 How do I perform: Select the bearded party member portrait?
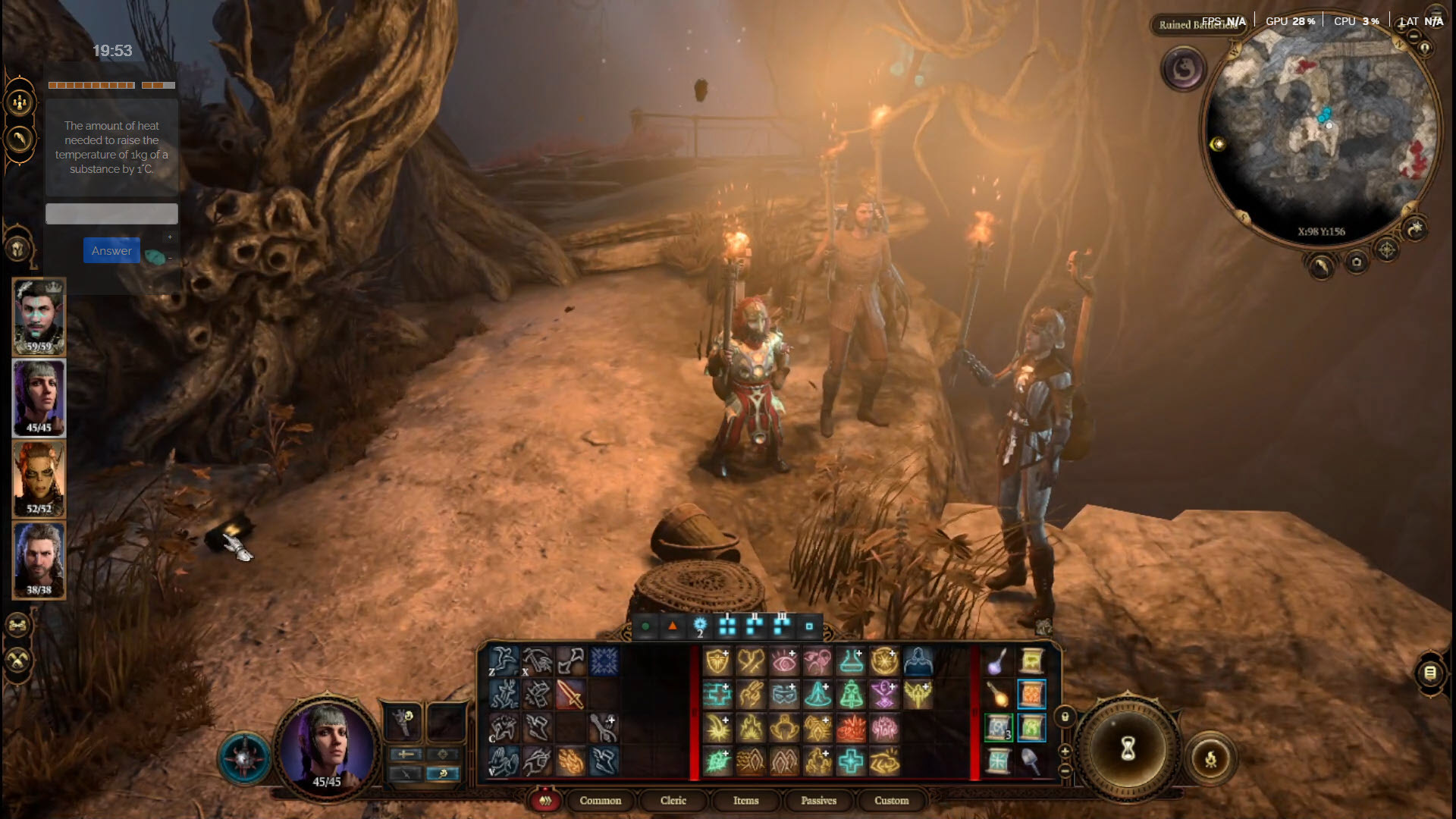39,560
